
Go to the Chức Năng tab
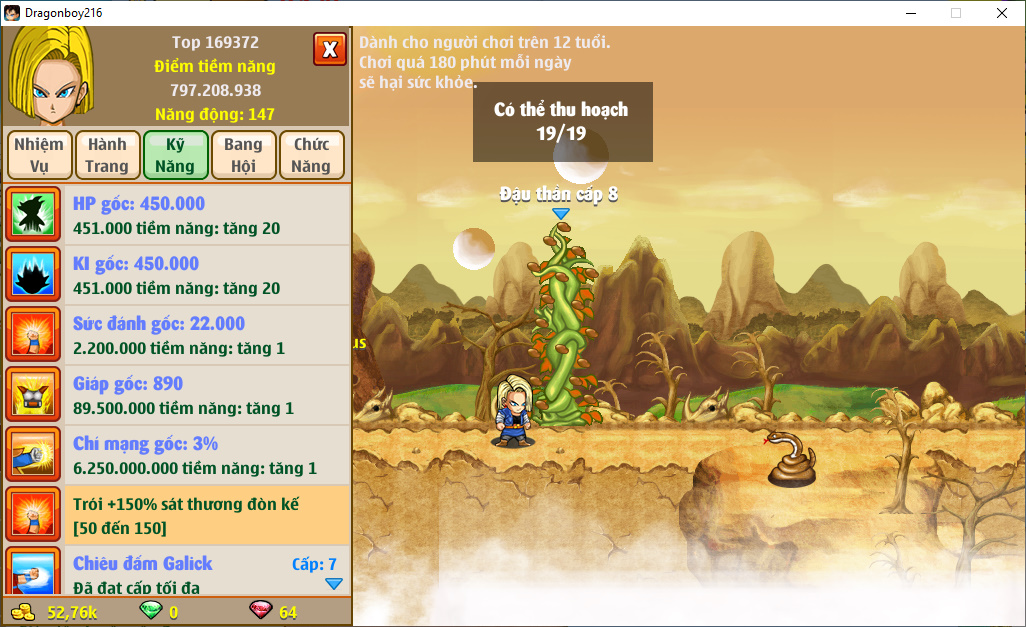(311, 155)
